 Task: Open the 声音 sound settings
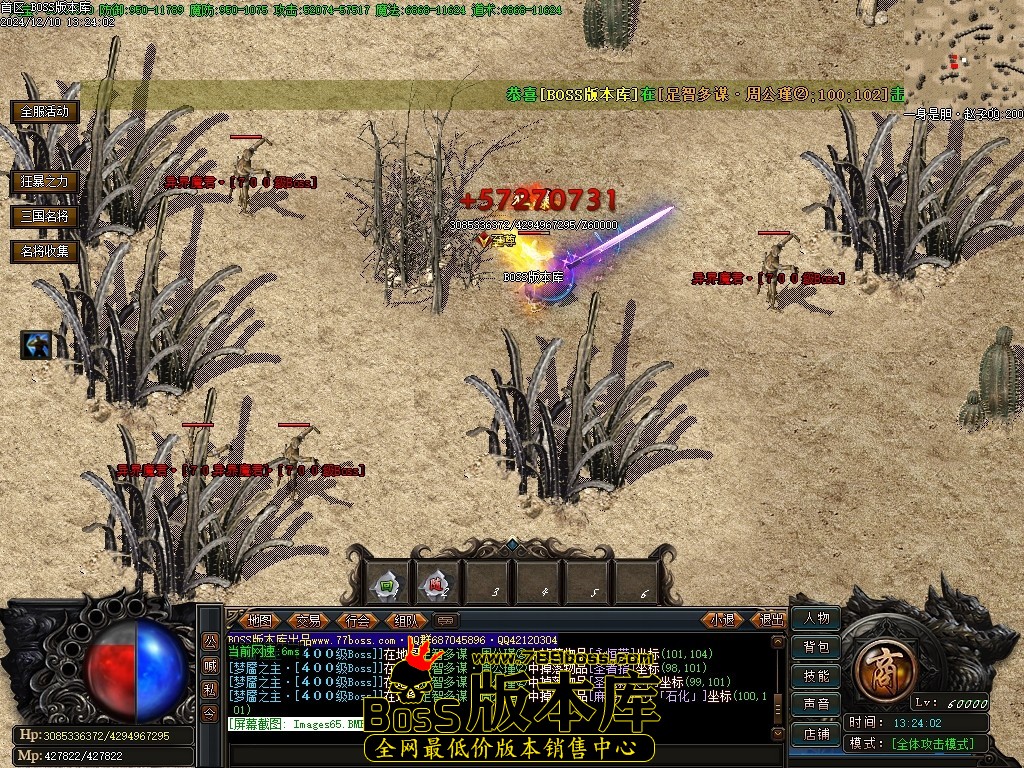click(816, 705)
